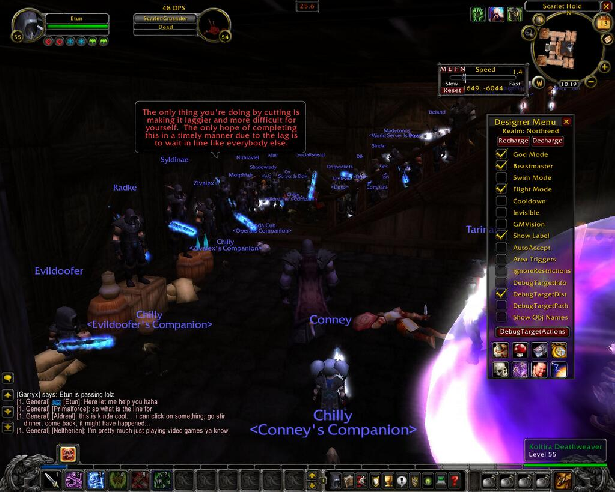Activate the first sword ability on action bar
Screen dimensions: 615x492
point(52,481)
